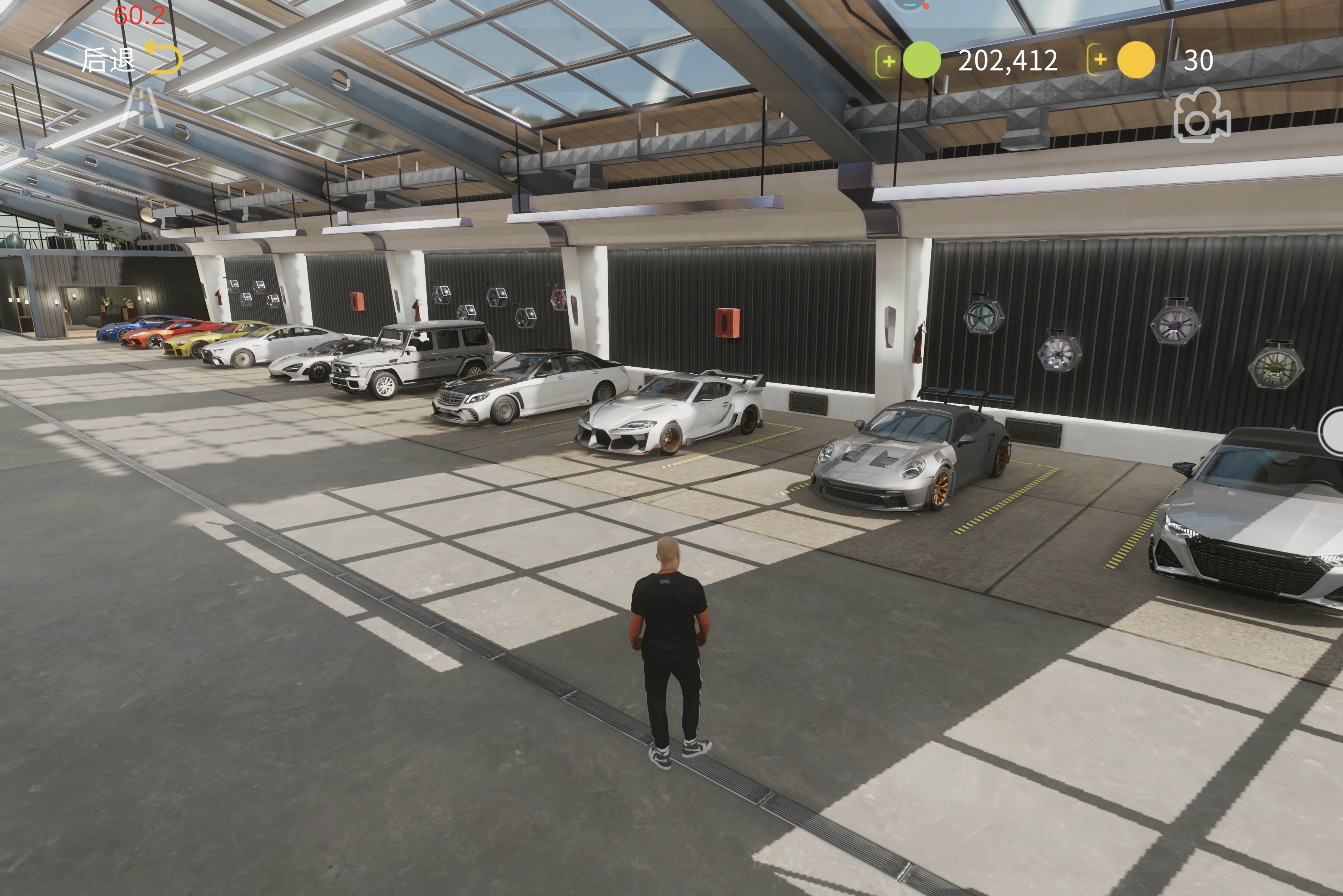Add more green cash with plus button
The width and height of the screenshot is (1343, 896).
coord(888,60)
